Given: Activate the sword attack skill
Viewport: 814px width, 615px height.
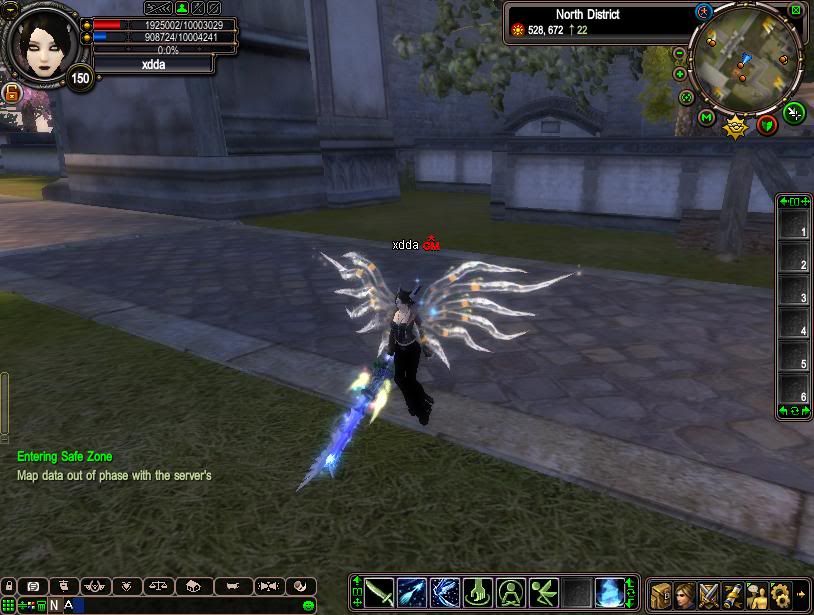Looking at the screenshot, I should click(x=380, y=592).
